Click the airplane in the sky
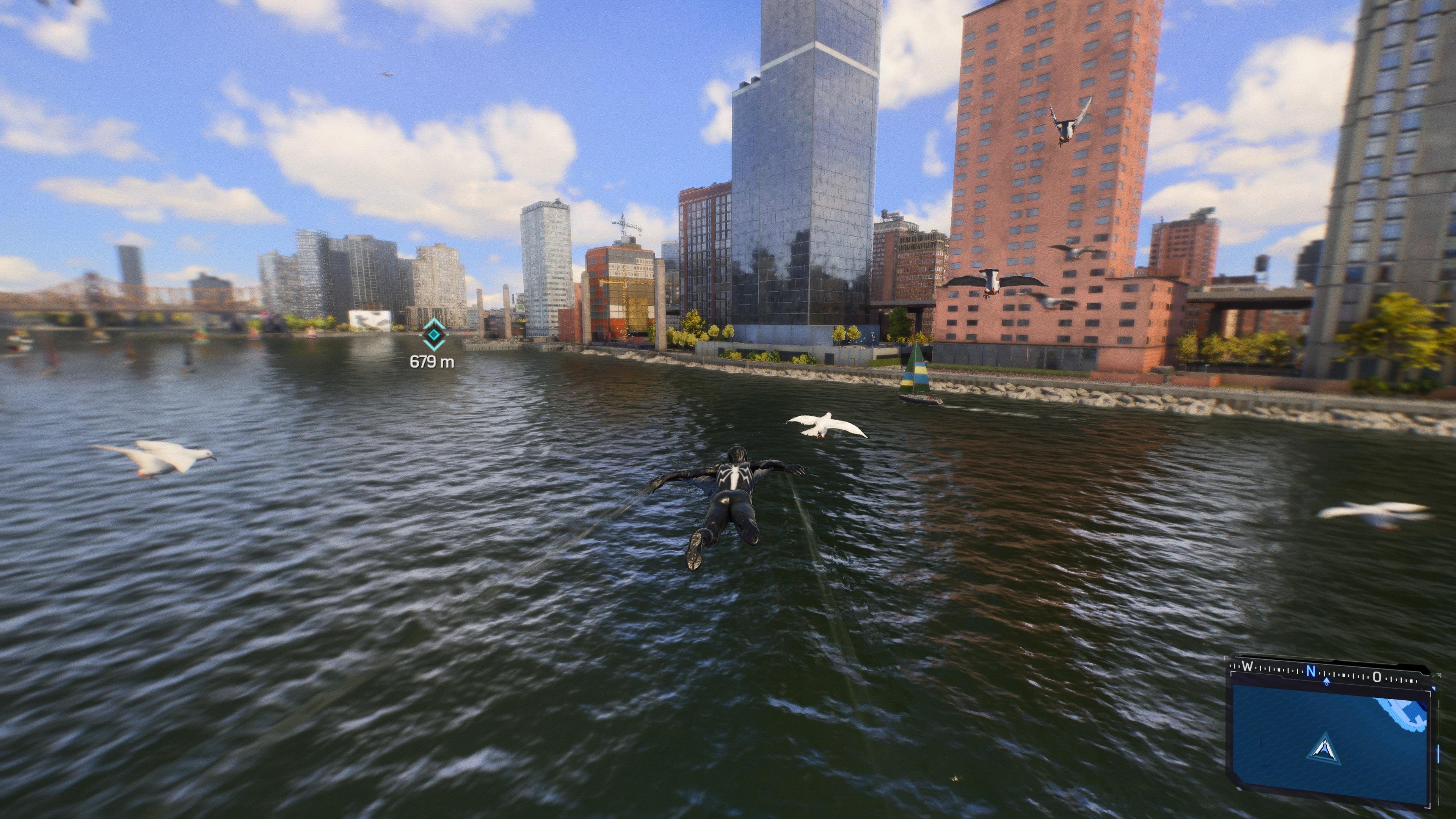The width and height of the screenshot is (1456, 819). point(386,74)
